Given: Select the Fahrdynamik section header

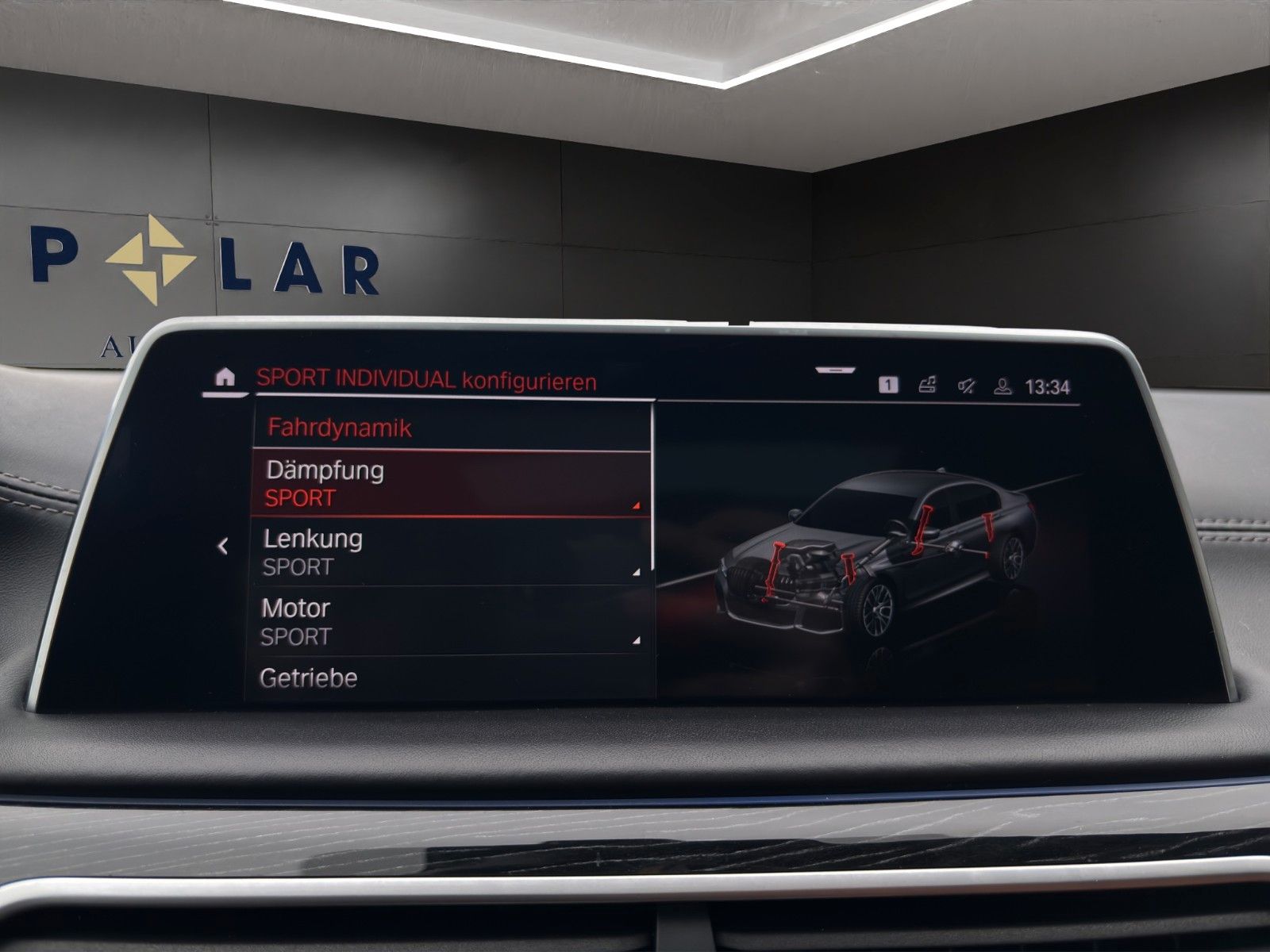Looking at the screenshot, I should [339, 427].
